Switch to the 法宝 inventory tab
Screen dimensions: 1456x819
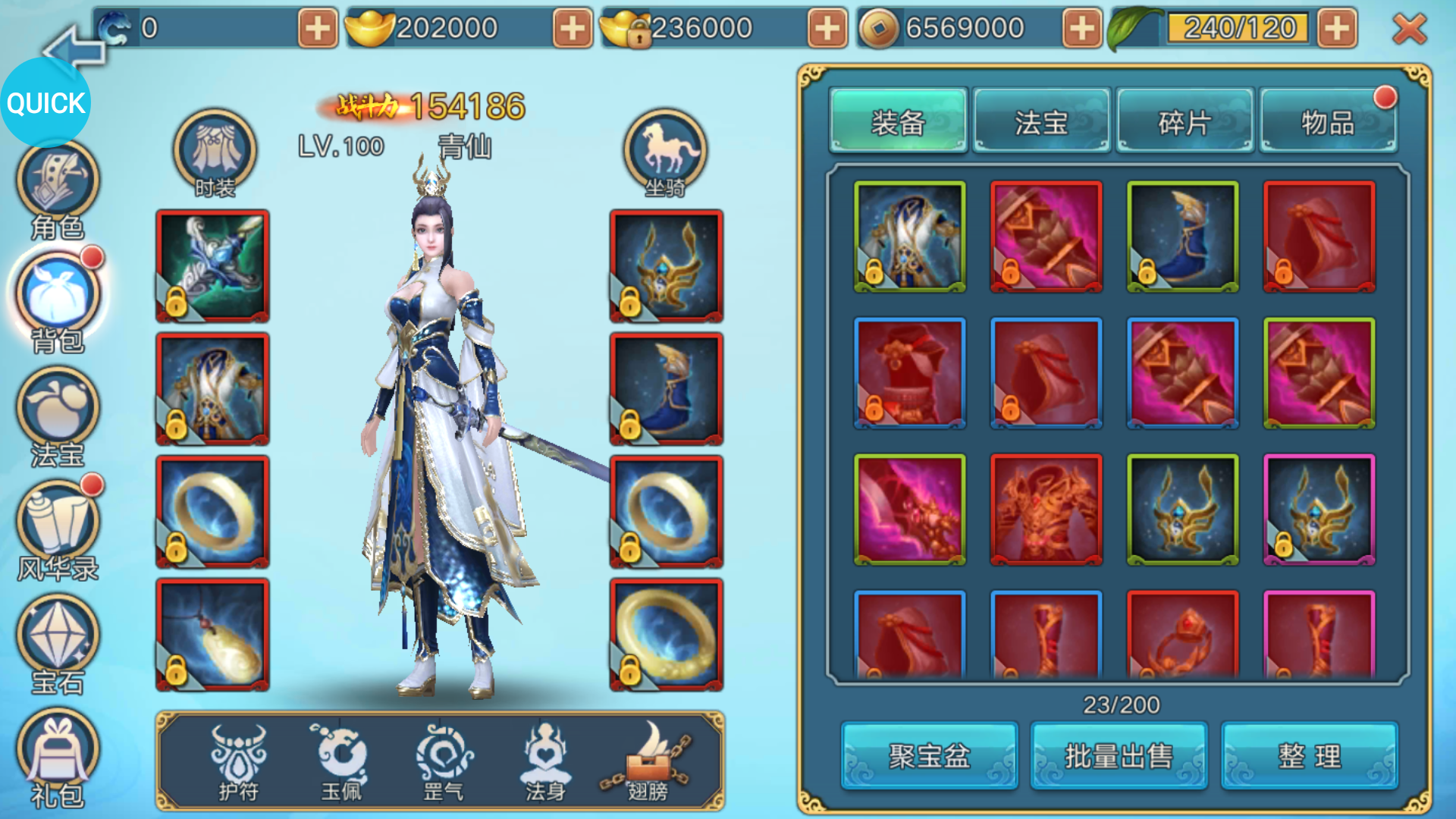tap(1041, 121)
